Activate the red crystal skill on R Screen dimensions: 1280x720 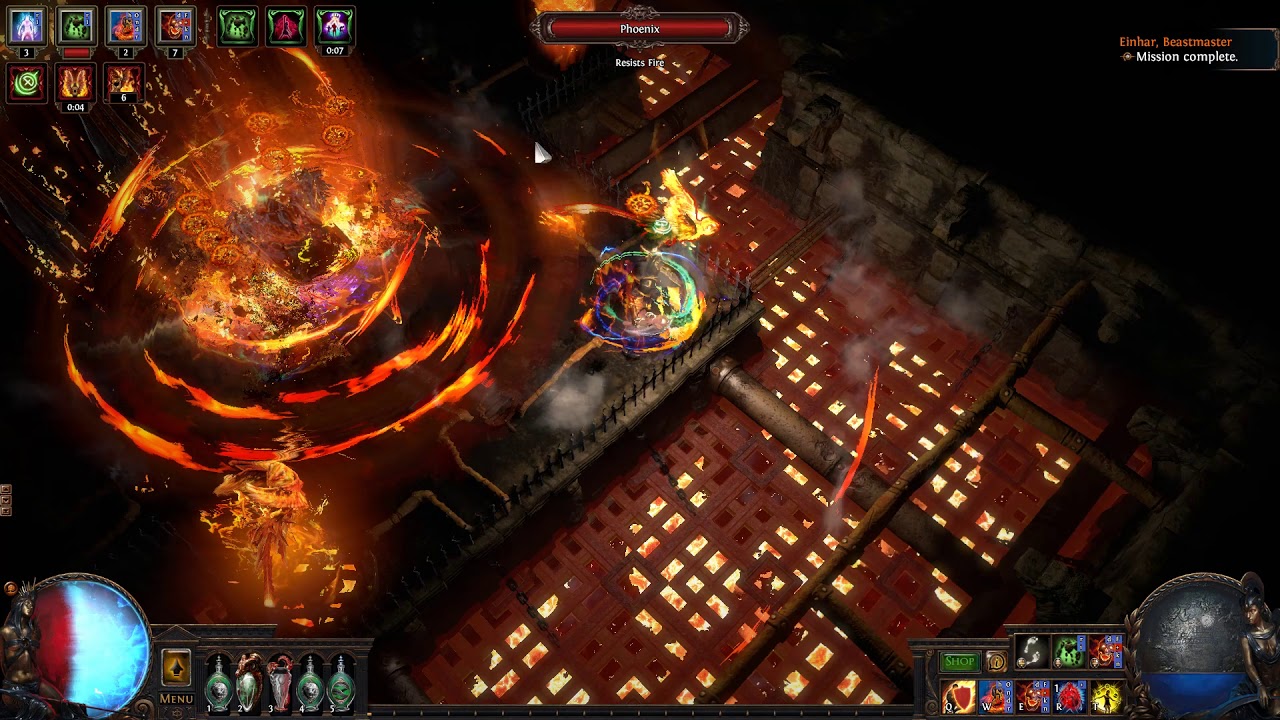1070,696
